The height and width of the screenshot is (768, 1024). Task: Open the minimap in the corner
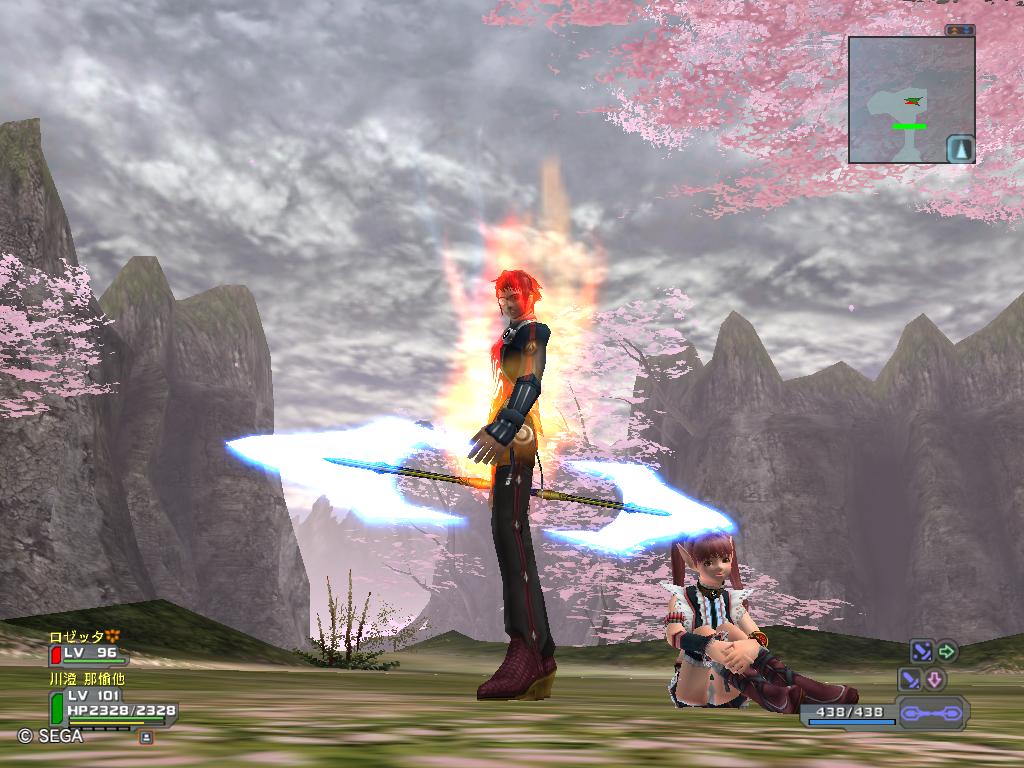point(911,99)
